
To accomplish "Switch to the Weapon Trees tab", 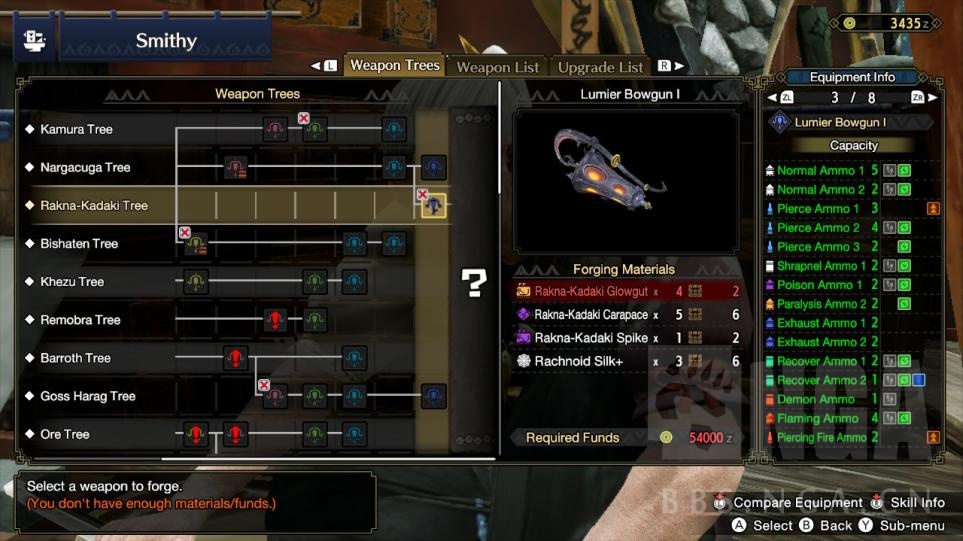I will coord(394,66).
